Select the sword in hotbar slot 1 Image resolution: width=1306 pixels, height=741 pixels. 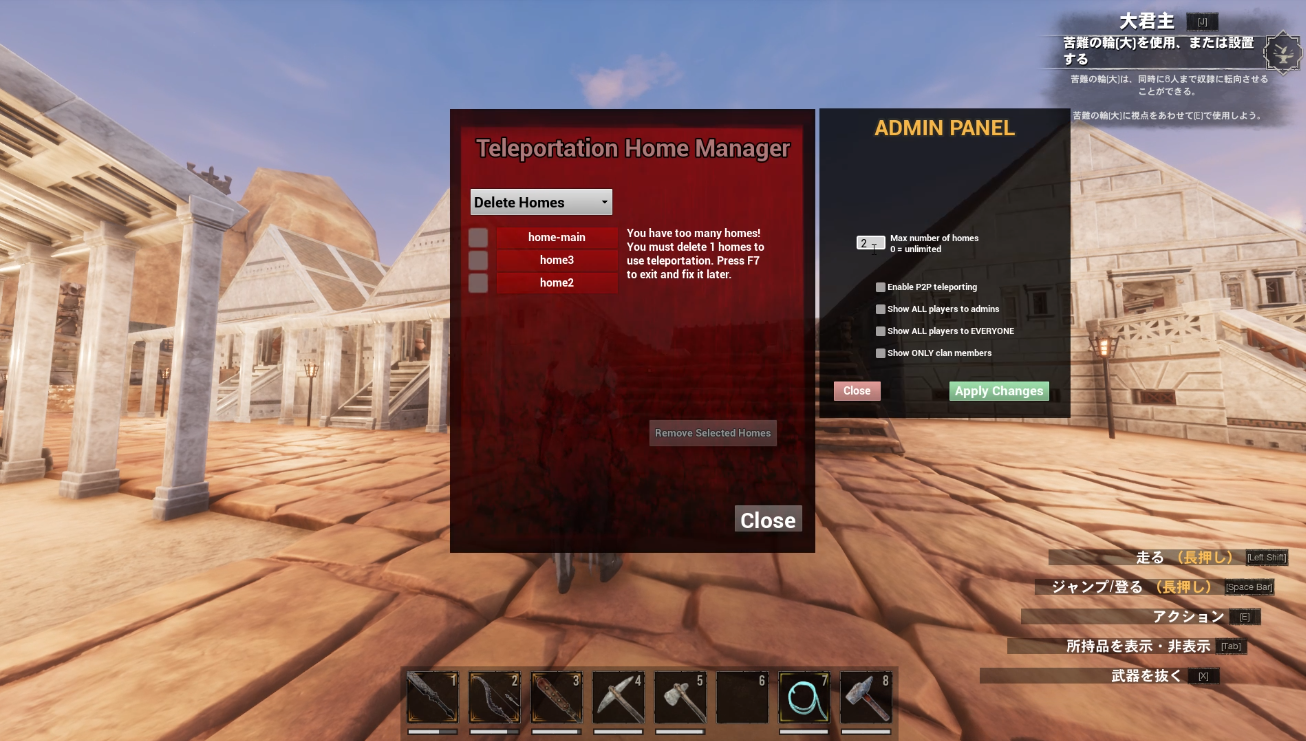coord(432,698)
